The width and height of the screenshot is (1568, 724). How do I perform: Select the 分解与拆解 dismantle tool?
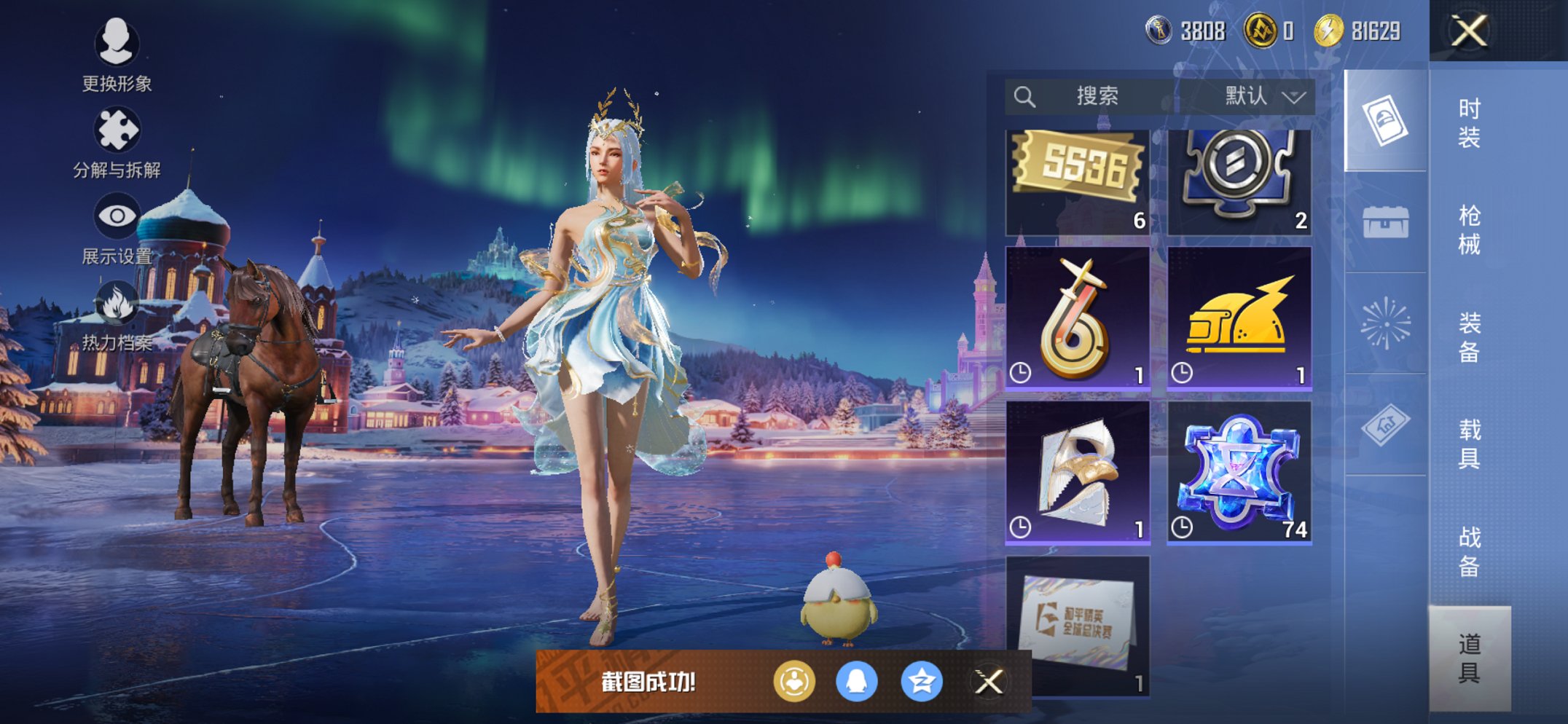pyautogui.click(x=117, y=130)
